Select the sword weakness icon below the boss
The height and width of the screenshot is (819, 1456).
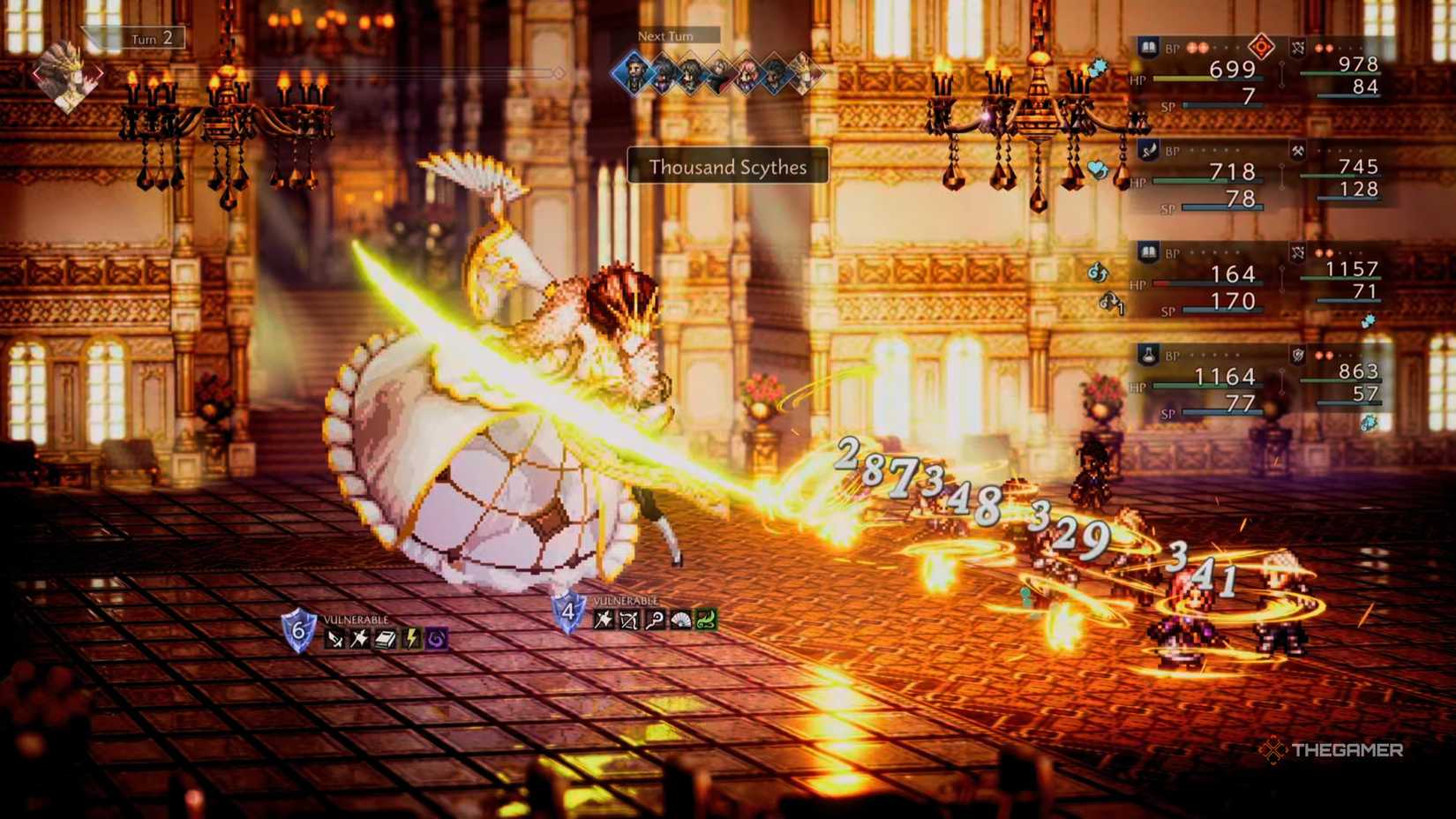point(334,639)
